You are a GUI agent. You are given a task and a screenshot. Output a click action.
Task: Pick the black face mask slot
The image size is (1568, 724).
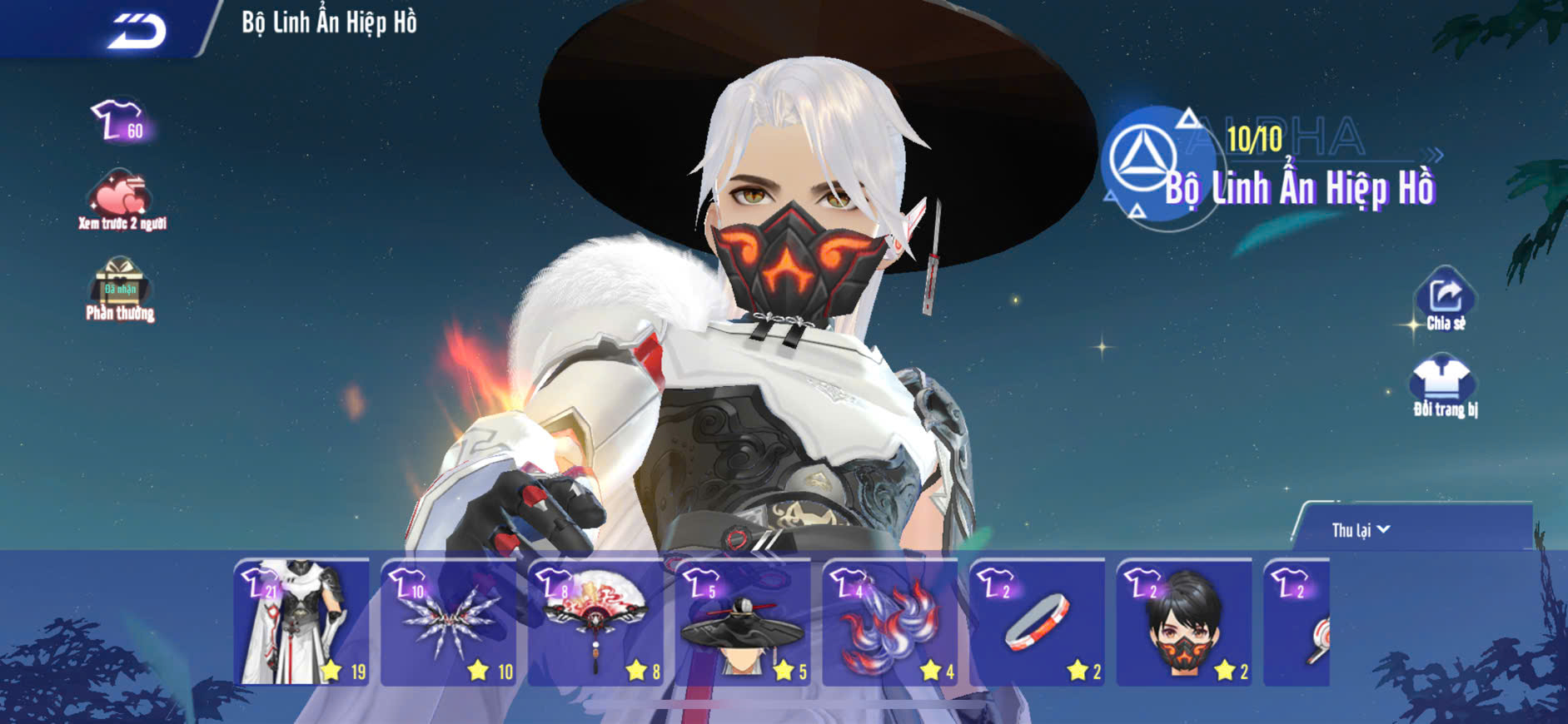click(1184, 622)
